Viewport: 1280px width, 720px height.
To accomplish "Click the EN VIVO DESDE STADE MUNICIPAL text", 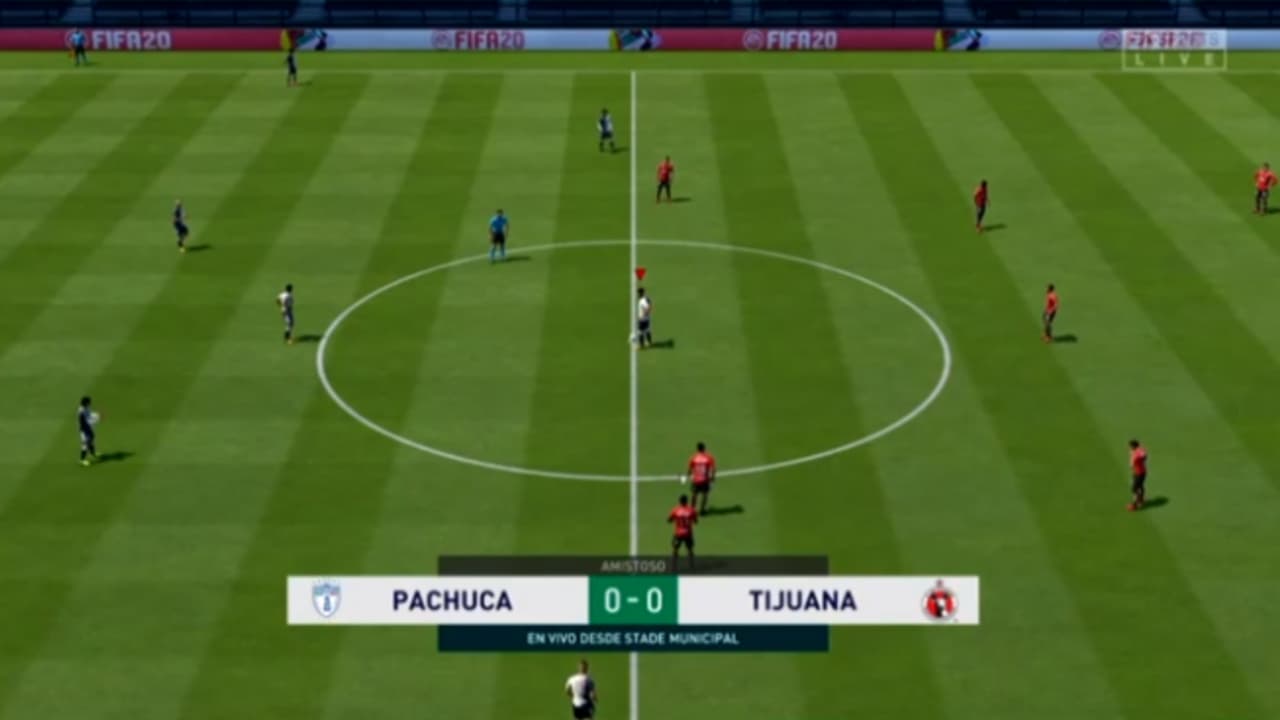I will [634, 634].
